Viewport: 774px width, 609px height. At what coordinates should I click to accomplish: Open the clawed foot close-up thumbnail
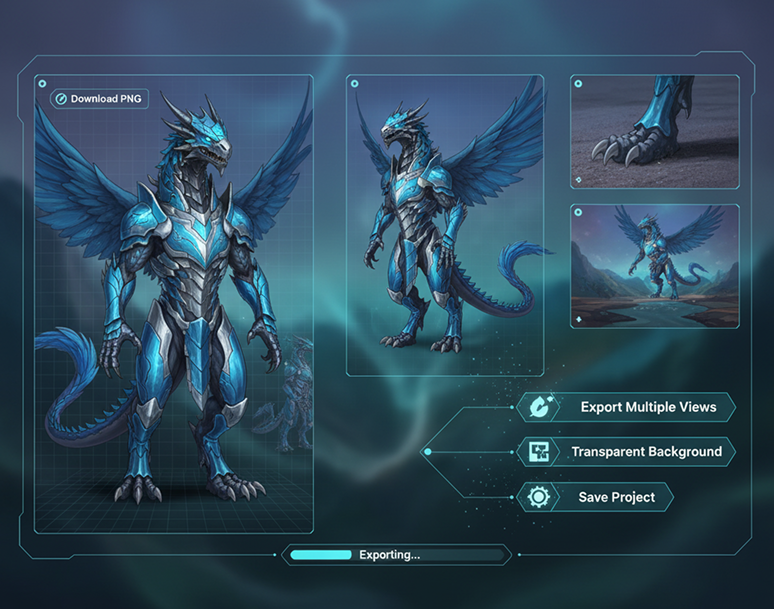point(655,131)
